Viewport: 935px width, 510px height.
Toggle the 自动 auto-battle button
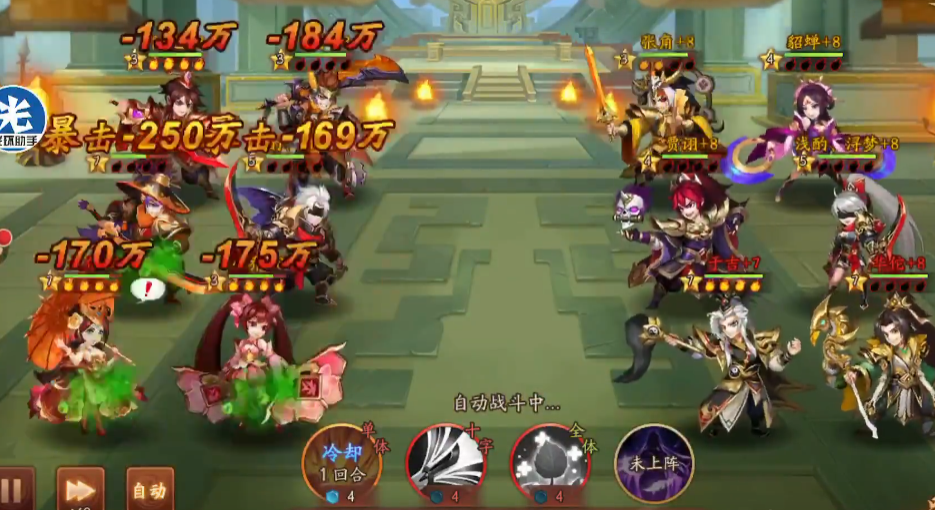pos(150,490)
